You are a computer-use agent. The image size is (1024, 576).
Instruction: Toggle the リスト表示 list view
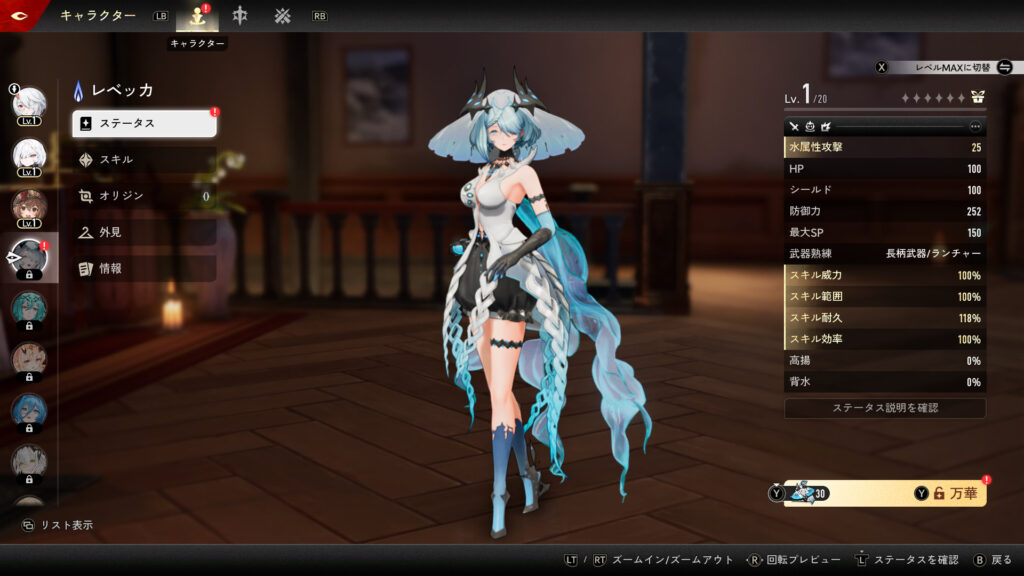click(x=58, y=525)
